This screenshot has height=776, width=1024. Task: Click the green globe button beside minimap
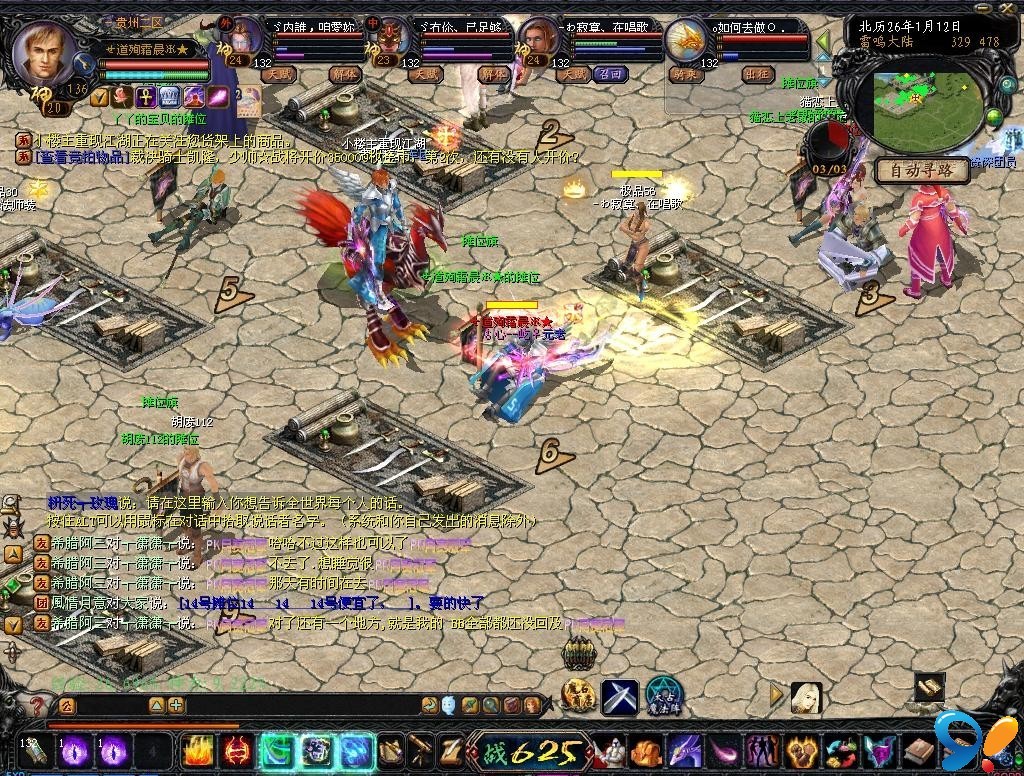994,119
